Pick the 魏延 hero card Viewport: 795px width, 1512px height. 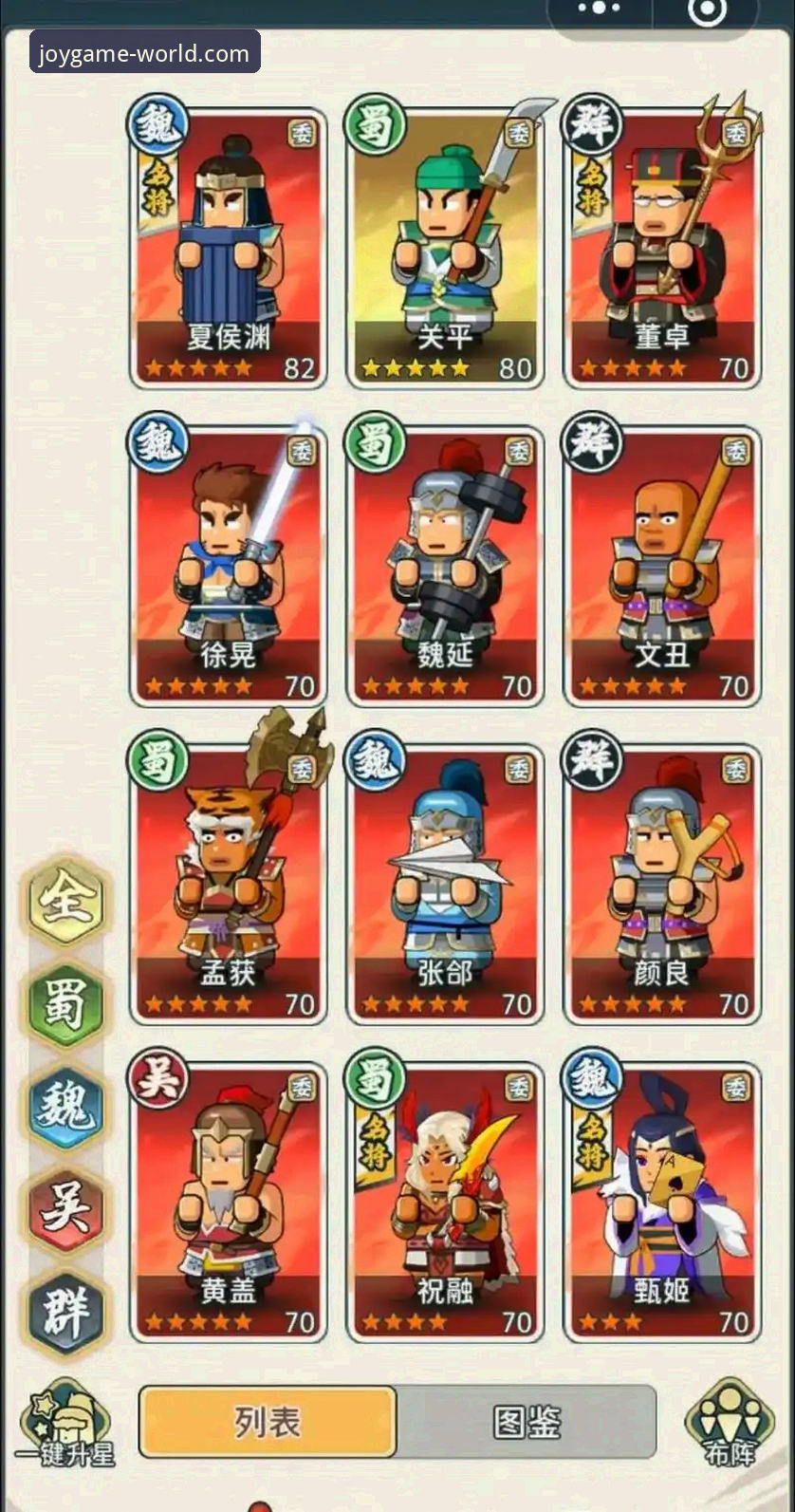coord(445,566)
